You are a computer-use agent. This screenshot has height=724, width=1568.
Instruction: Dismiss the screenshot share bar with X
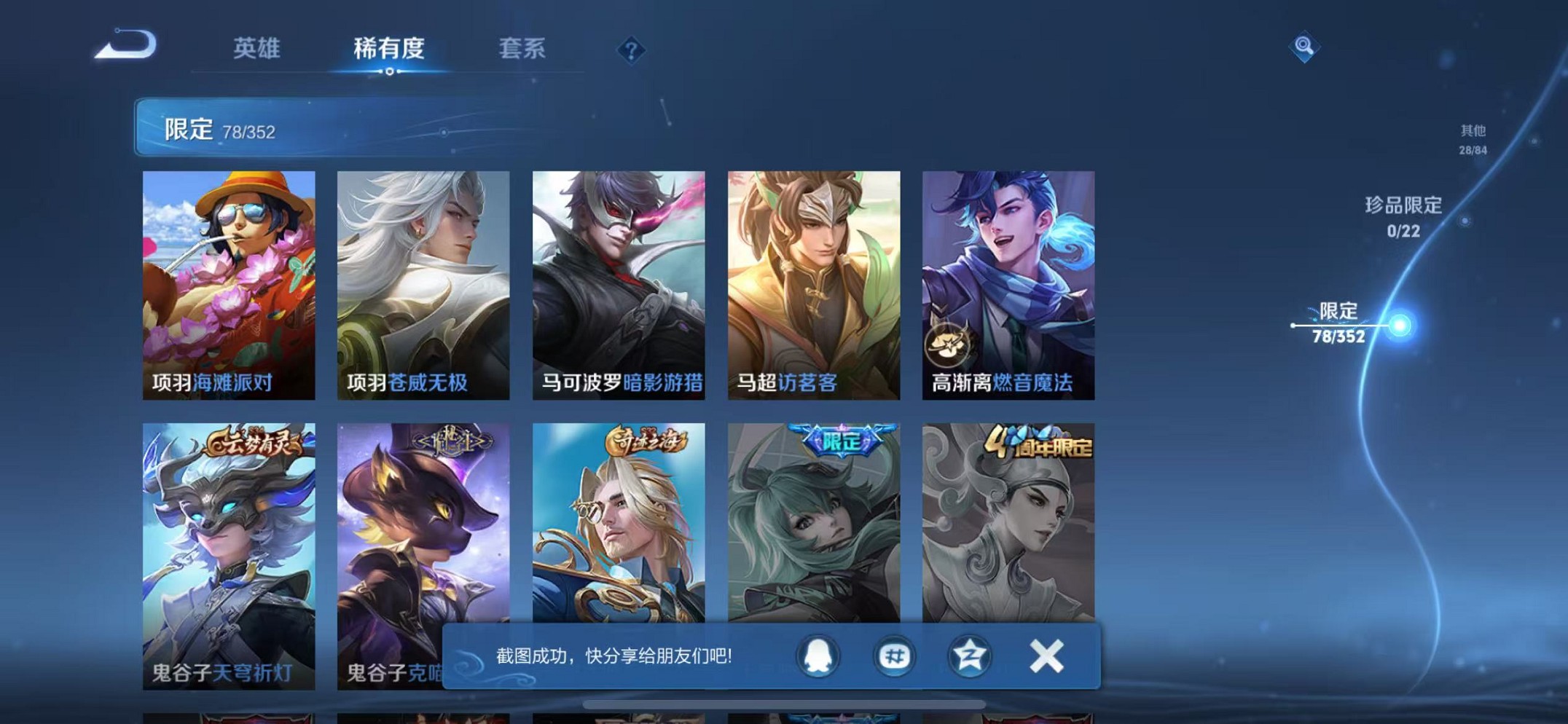1046,656
